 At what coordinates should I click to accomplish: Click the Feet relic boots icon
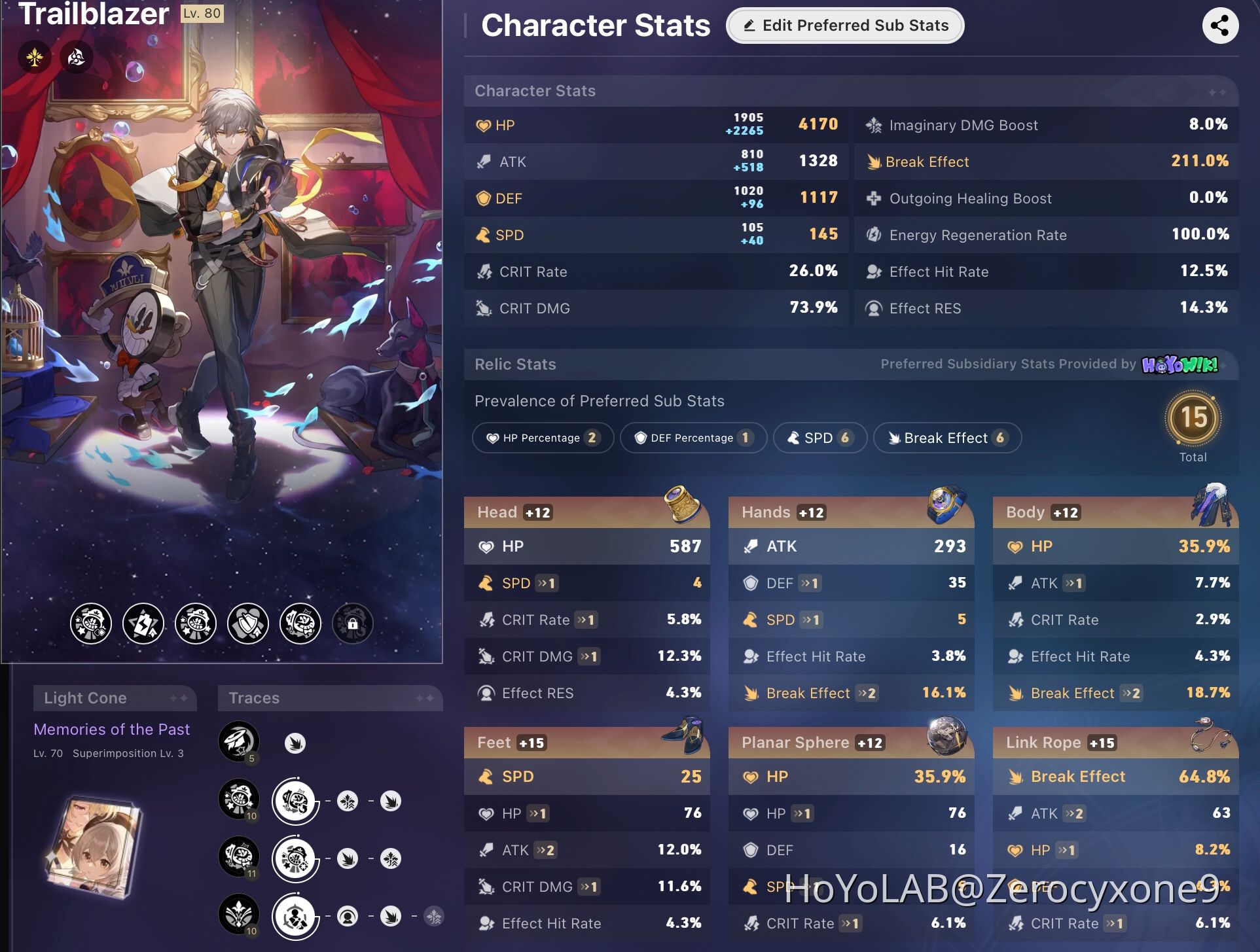pyautogui.click(x=683, y=734)
